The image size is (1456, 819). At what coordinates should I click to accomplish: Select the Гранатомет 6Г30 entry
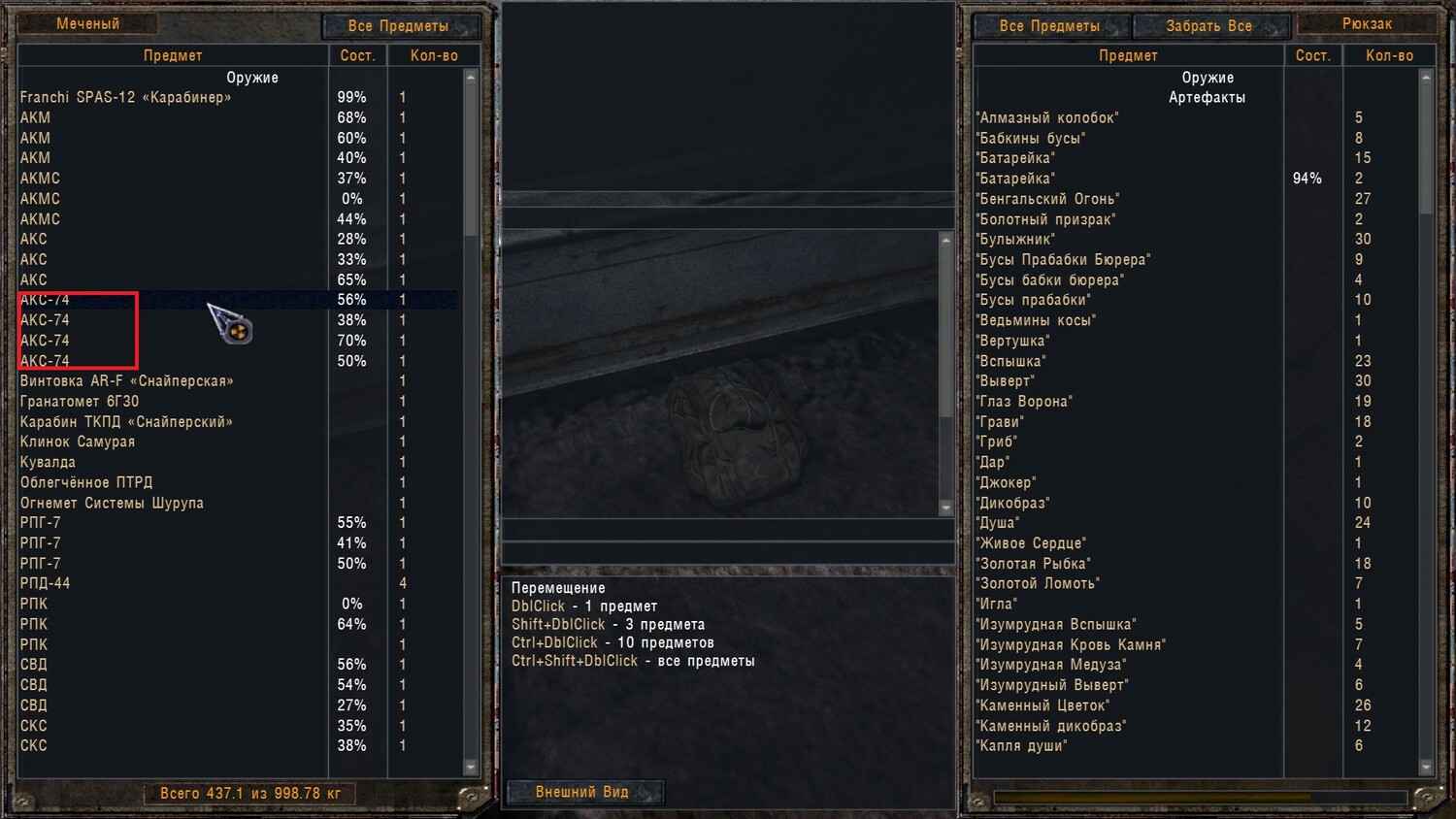coord(80,401)
